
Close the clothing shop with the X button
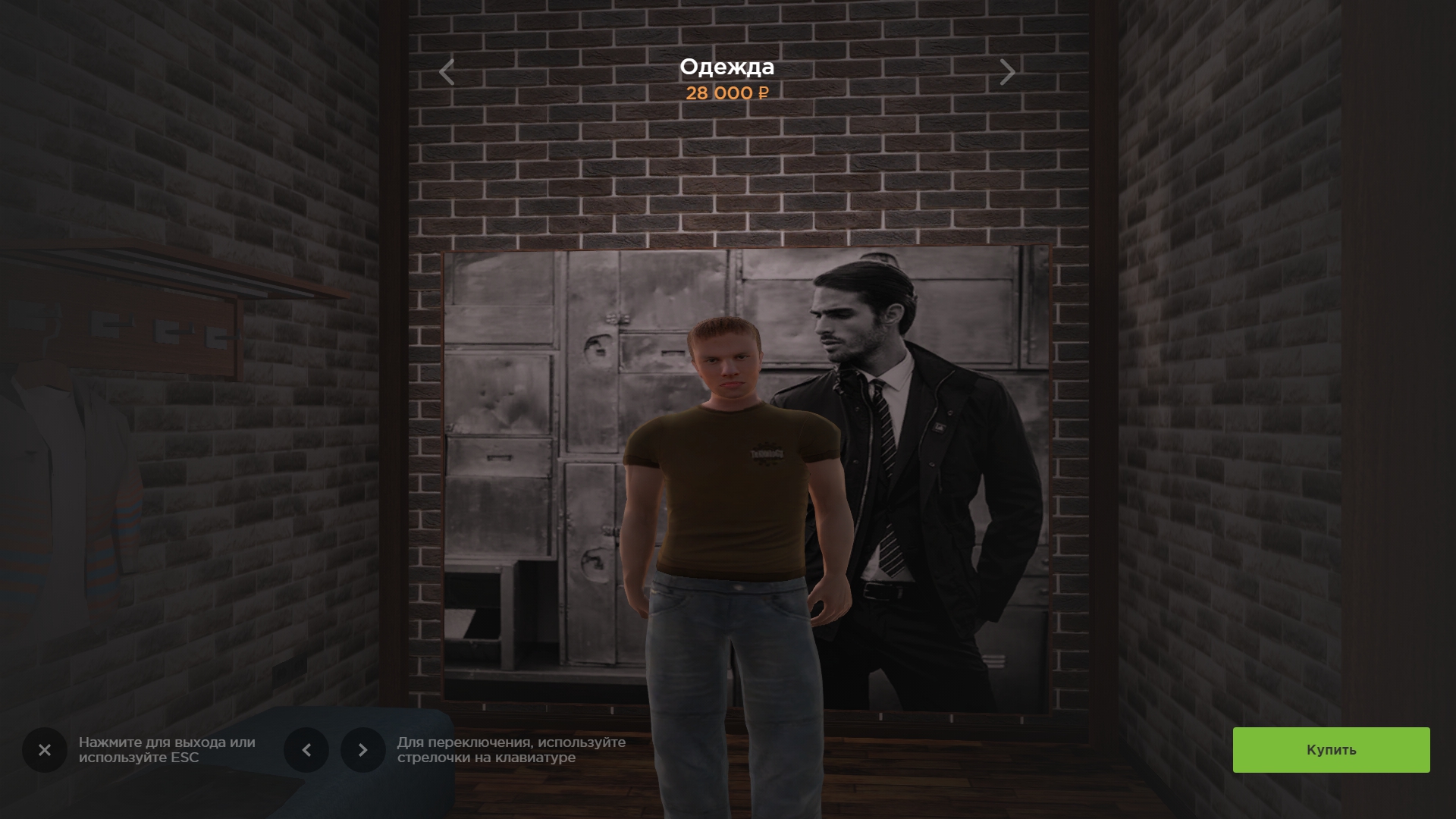(x=45, y=750)
